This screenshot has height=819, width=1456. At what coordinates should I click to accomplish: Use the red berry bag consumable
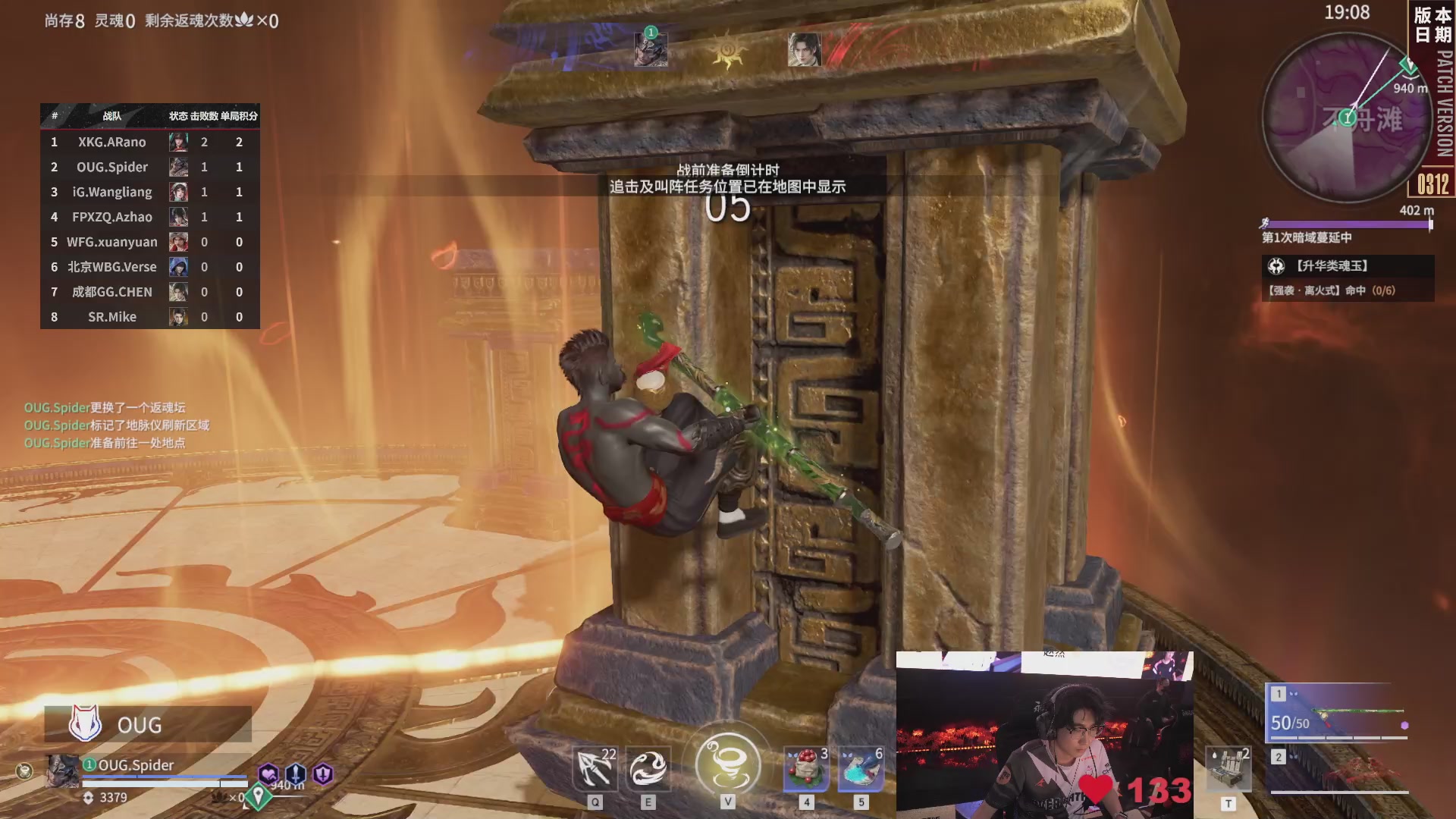pyautogui.click(x=806, y=769)
